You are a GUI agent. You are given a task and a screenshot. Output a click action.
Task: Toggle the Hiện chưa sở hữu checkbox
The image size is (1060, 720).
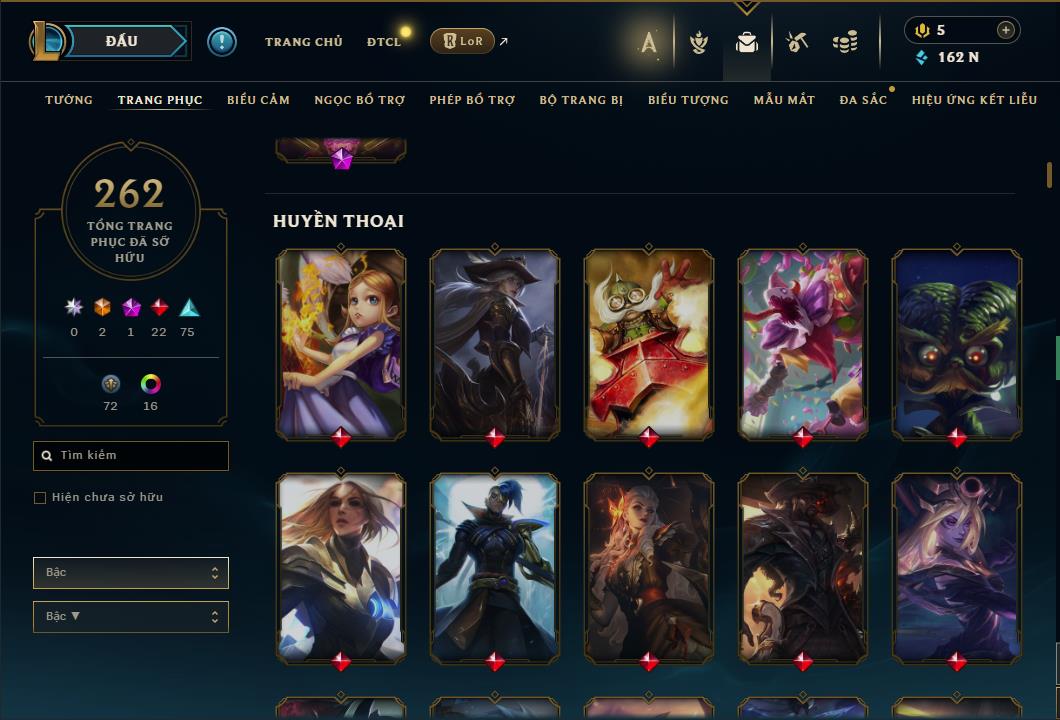(x=40, y=498)
